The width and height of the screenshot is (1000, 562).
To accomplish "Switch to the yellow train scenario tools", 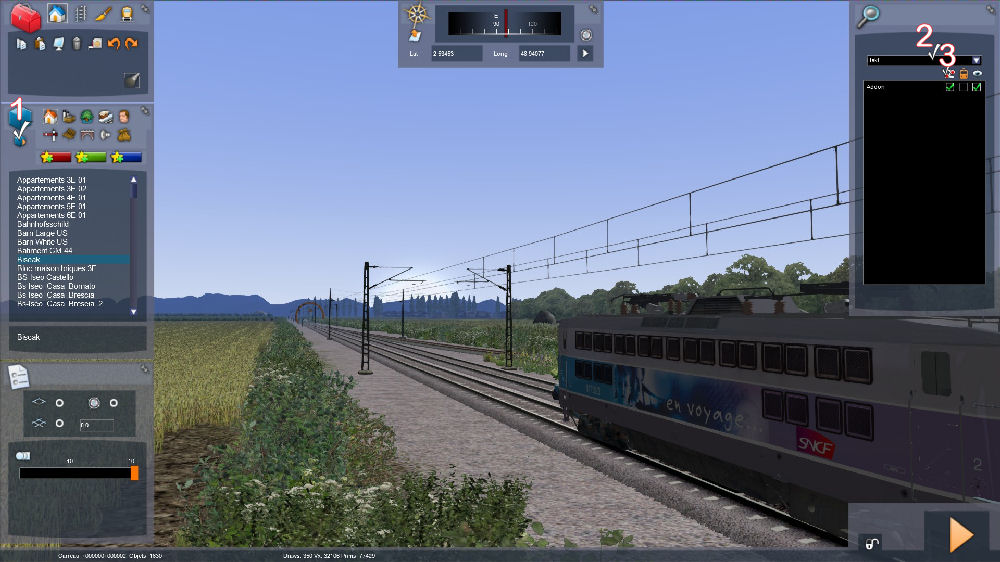I will (127, 14).
